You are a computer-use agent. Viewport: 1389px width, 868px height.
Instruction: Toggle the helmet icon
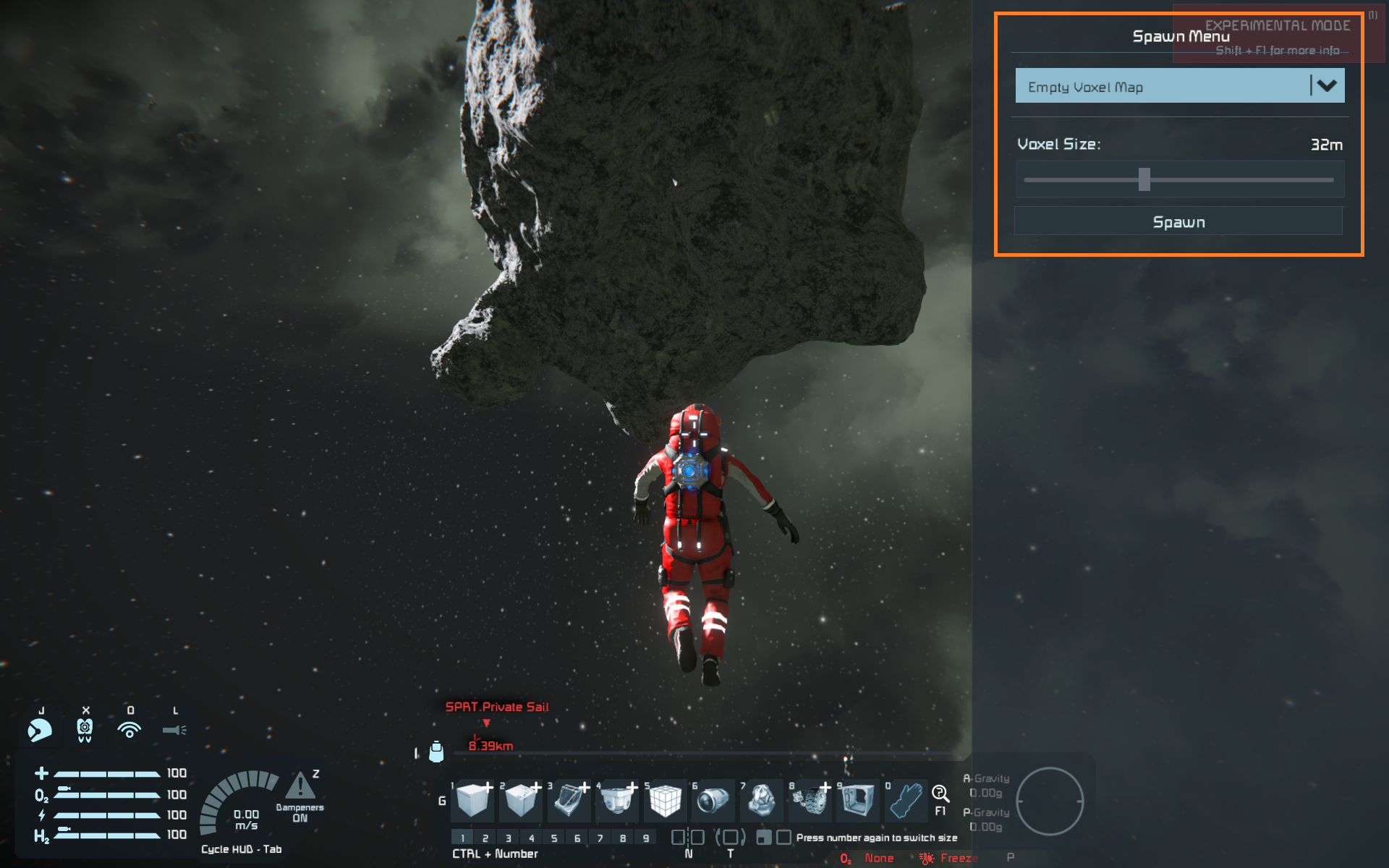[40, 730]
